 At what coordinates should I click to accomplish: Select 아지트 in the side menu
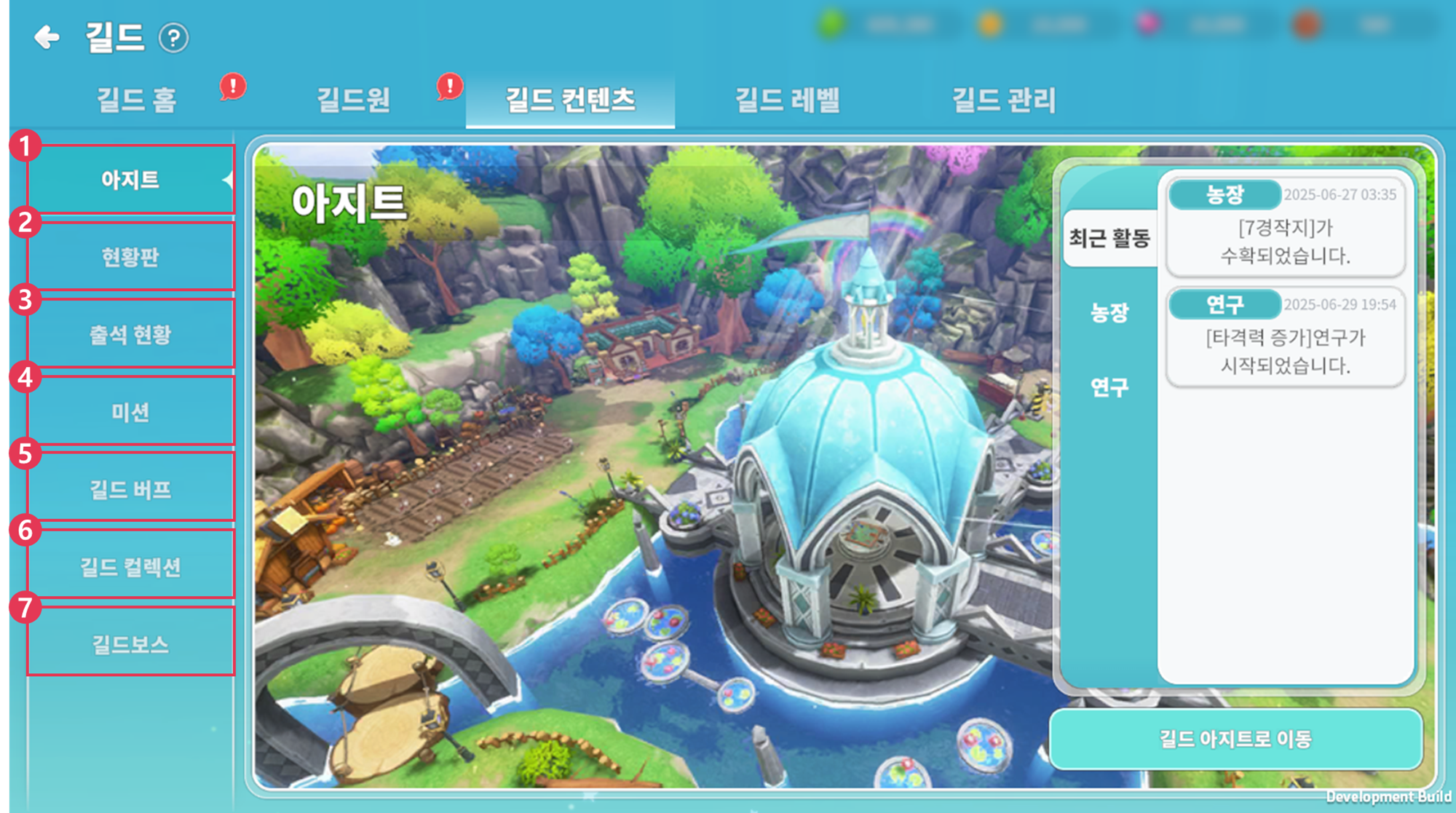[x=130, y=179]
